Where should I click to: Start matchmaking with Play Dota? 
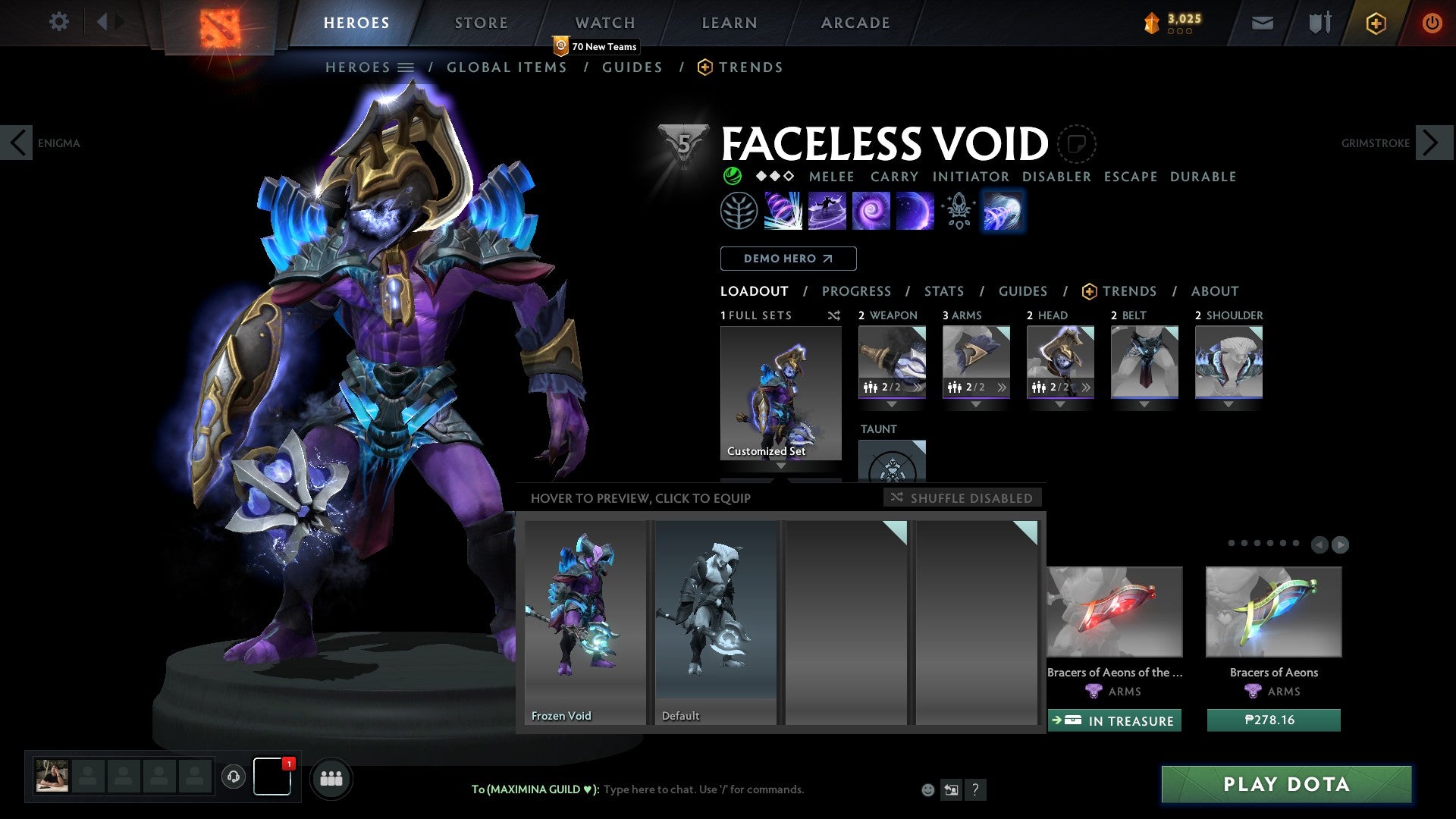[x=1286, y=784]
